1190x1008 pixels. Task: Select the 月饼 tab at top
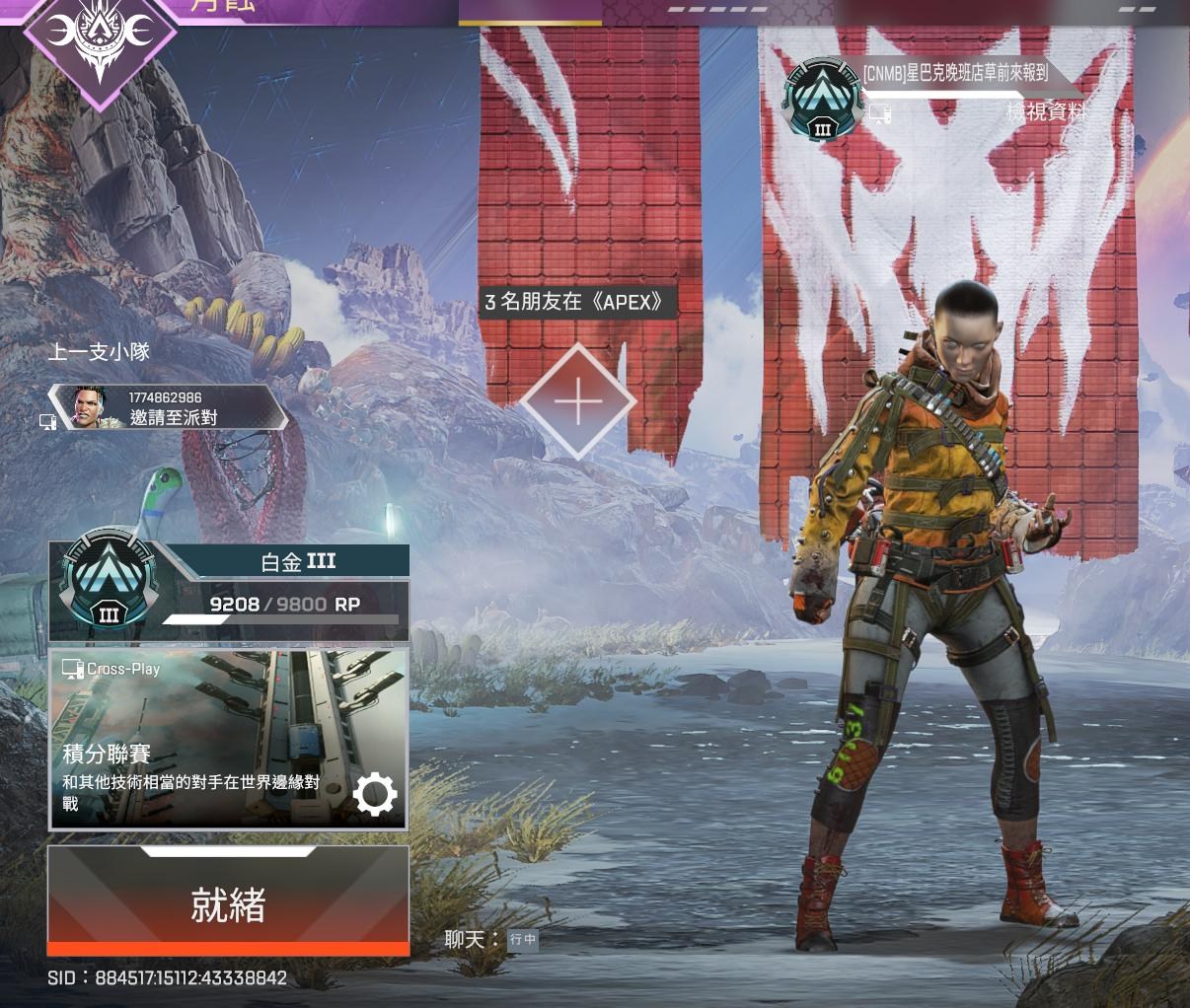(x=221, y=6)
